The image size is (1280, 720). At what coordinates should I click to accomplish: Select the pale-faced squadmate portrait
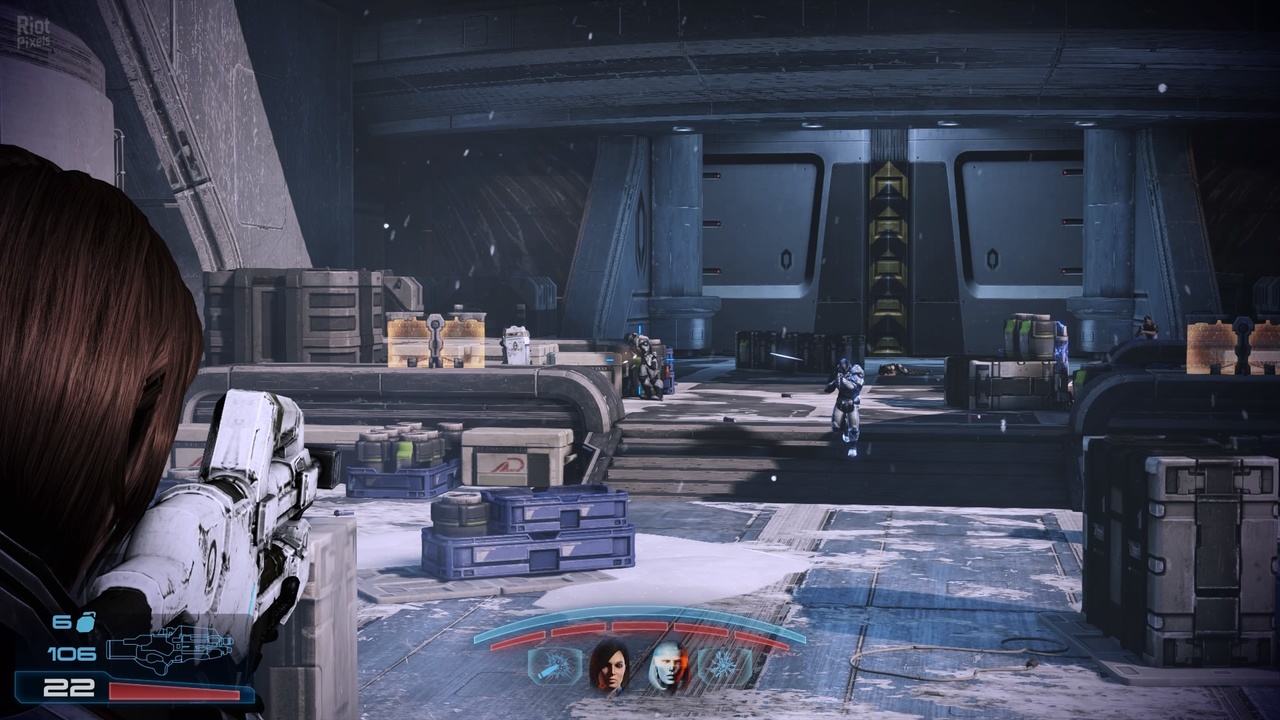point(665,666)
